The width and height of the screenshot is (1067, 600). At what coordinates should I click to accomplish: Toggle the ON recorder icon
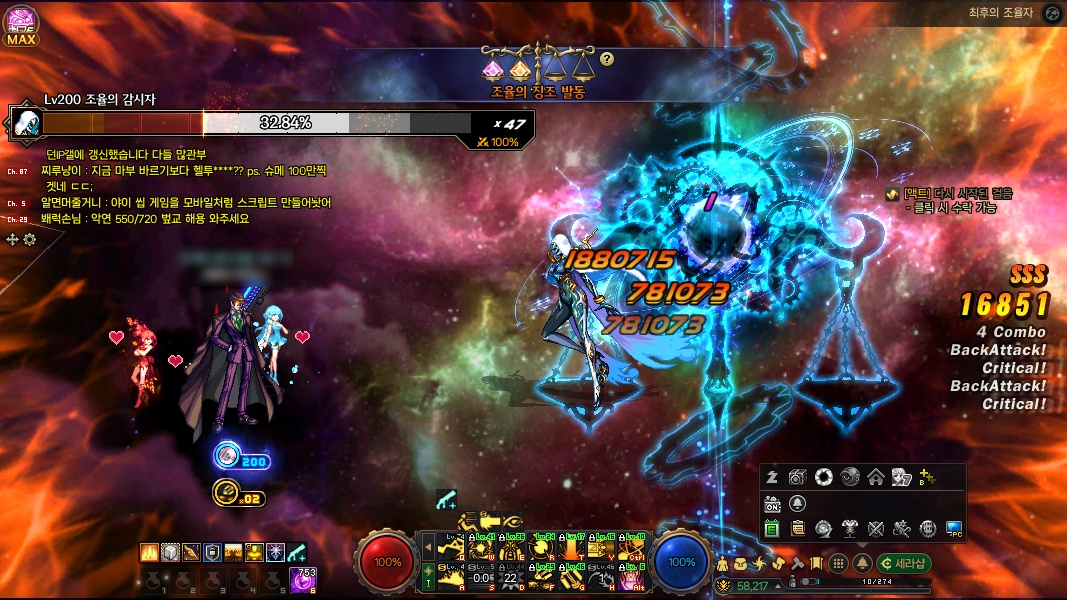pos(772,503)
